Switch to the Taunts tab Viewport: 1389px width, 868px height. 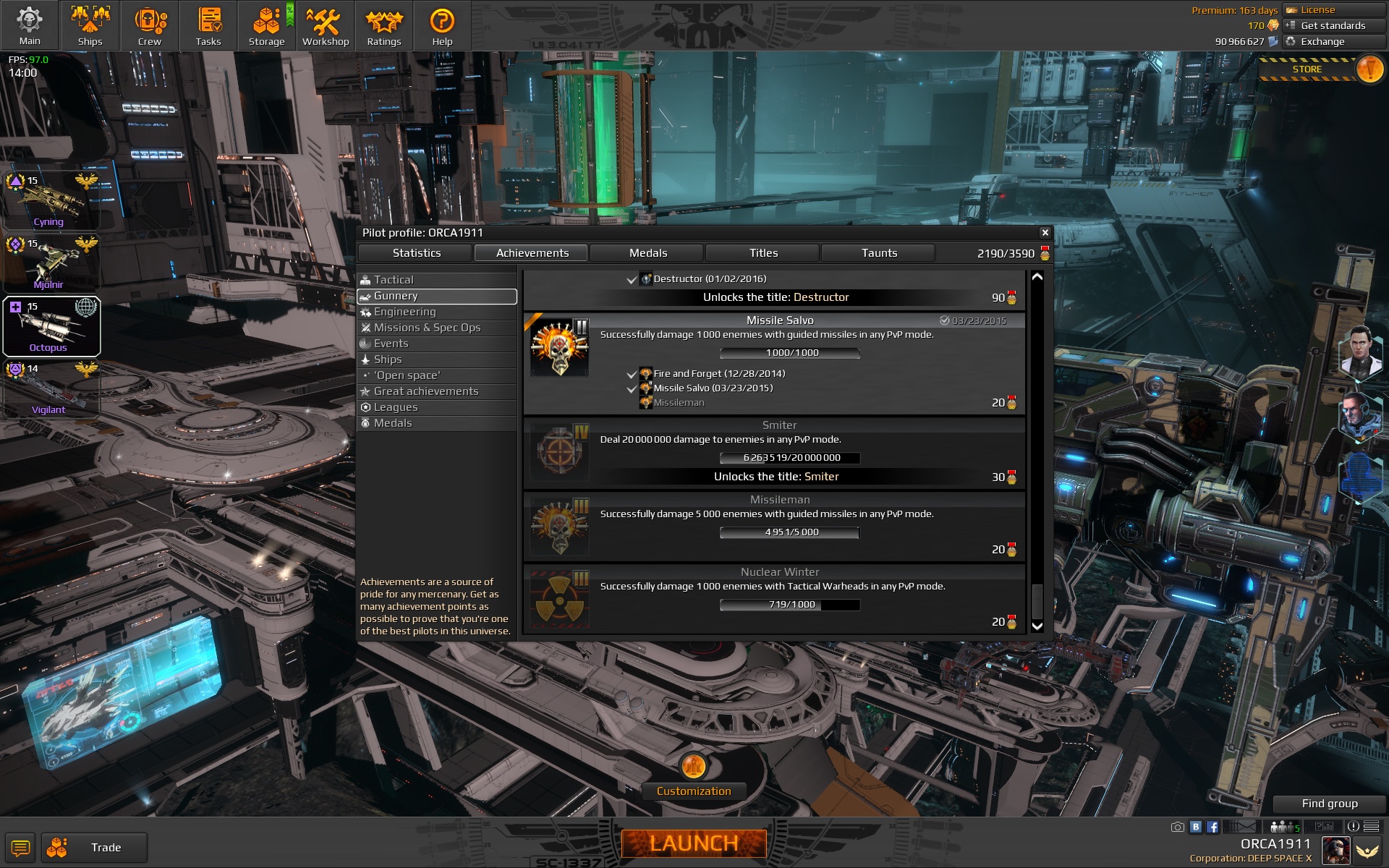(878, 253)
